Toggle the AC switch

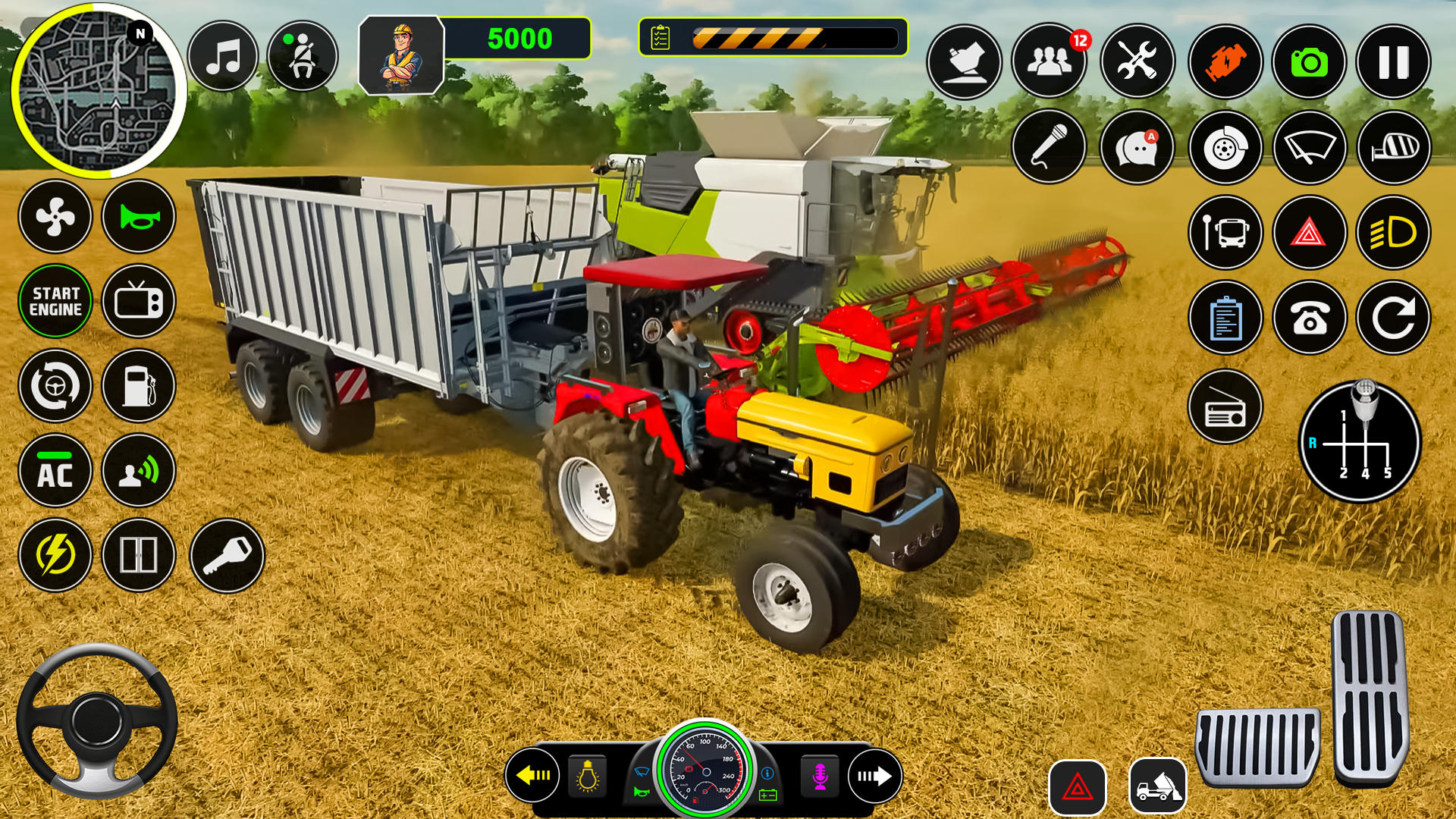(55, 471)
